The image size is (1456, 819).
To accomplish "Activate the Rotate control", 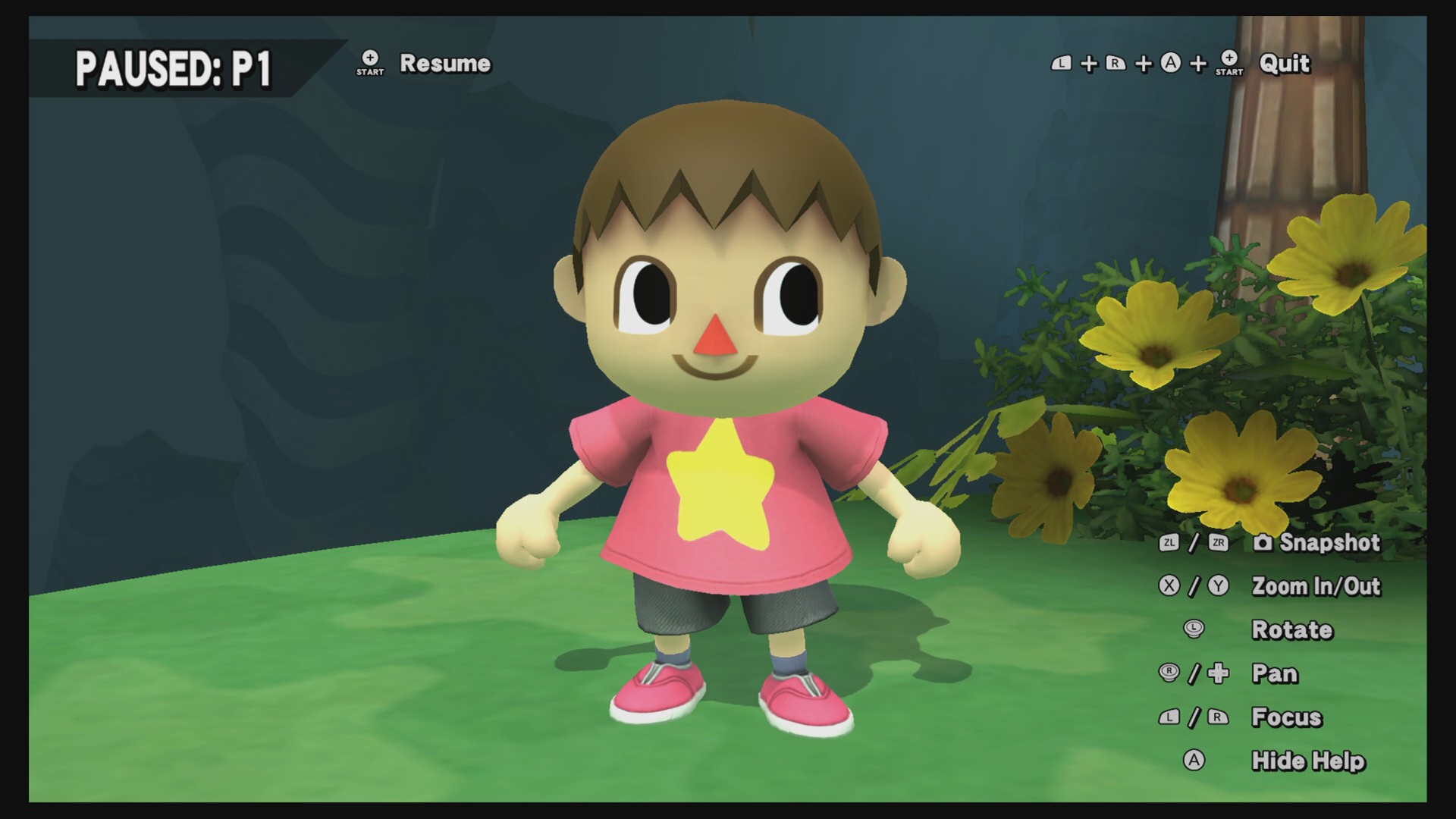I will 1292,629.
